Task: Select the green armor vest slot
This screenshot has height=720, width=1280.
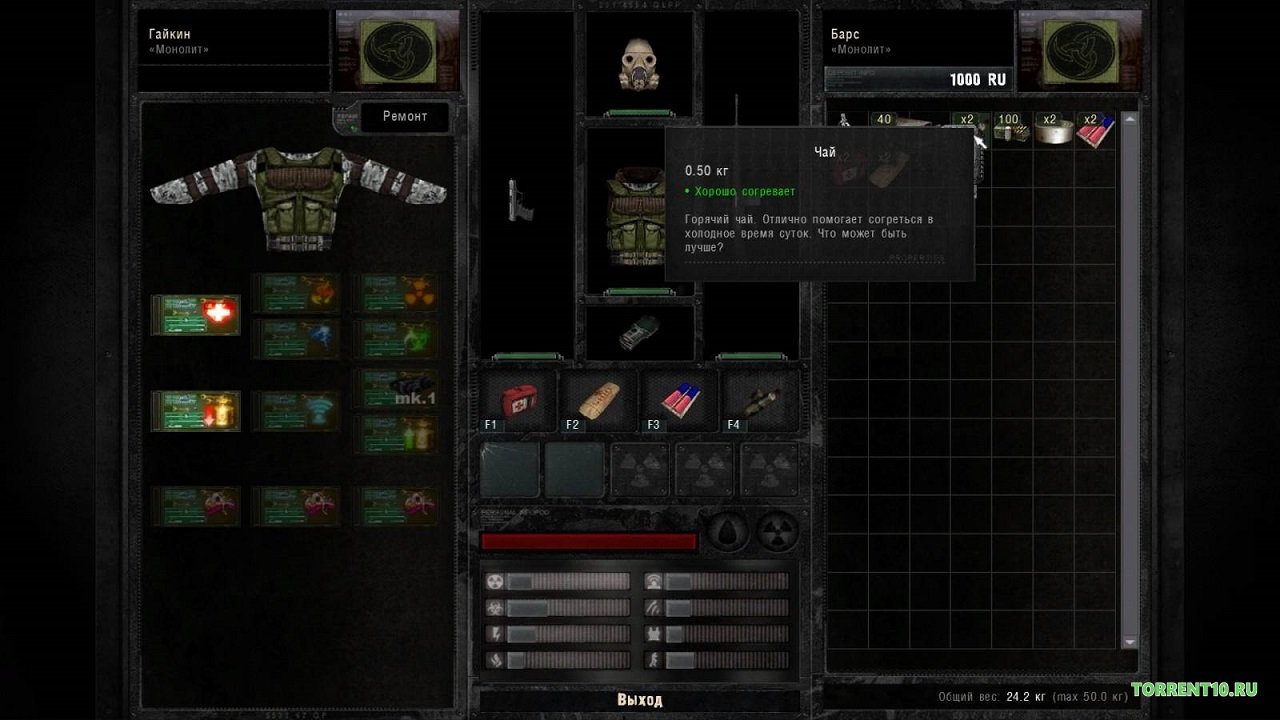Action: pyautogui.click(x=628, y=213)
